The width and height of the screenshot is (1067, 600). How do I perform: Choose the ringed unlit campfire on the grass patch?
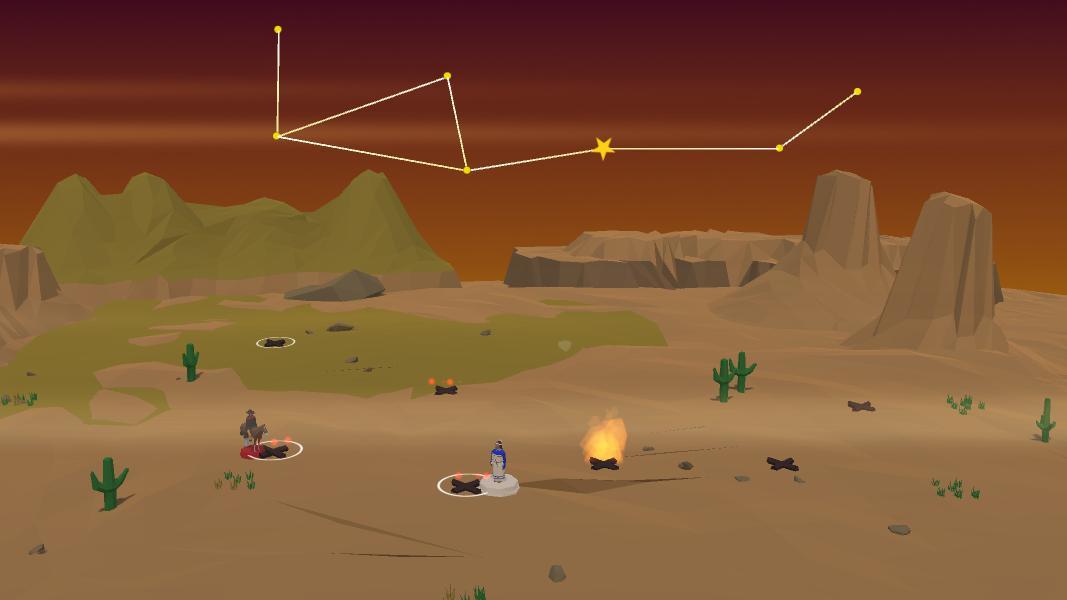(x=275, y=343)
